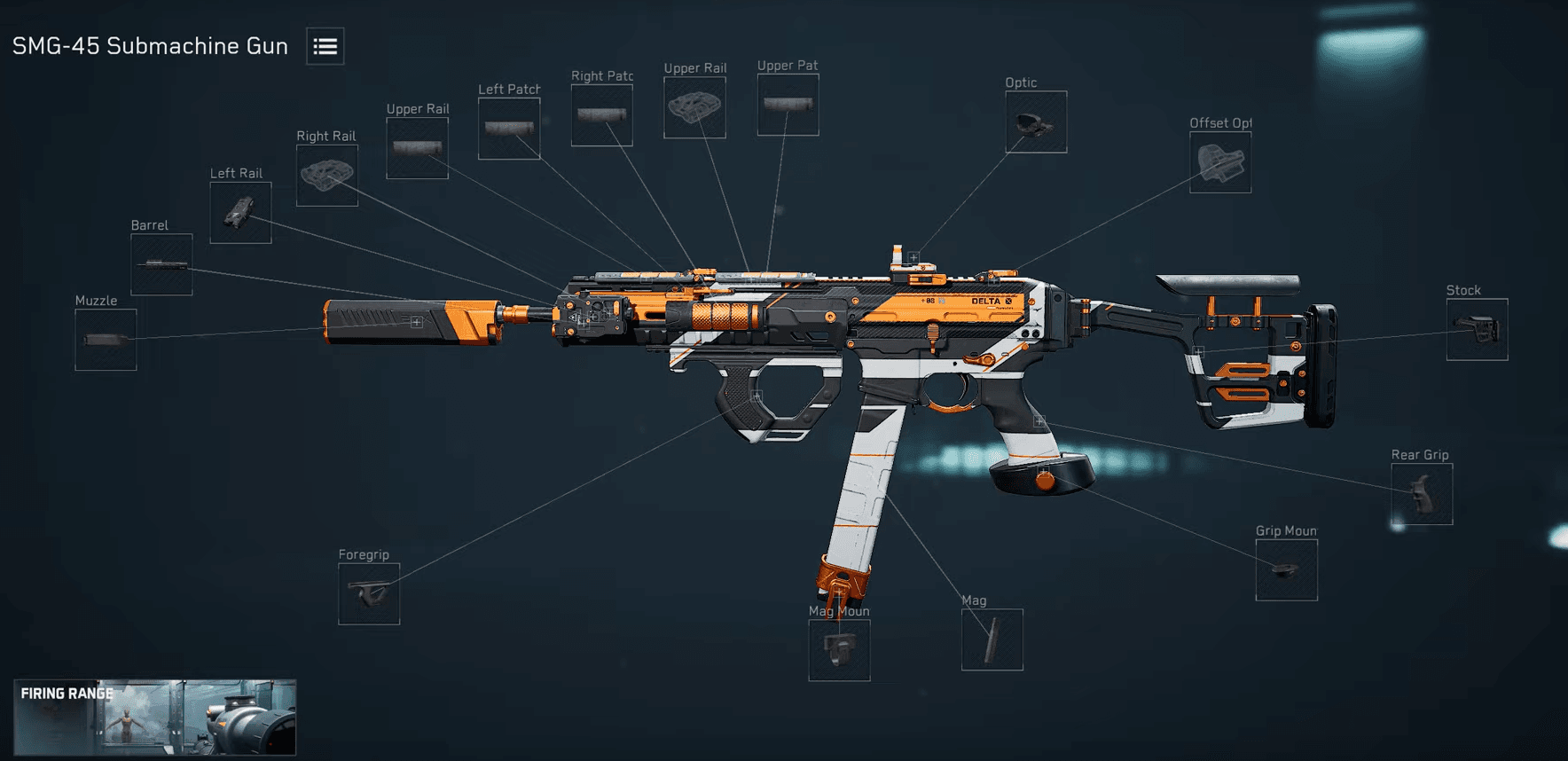This screenshot has width=1568, height=761.
Task: Open the attachment list menu beside the weapon name
Action: (325, 46)
